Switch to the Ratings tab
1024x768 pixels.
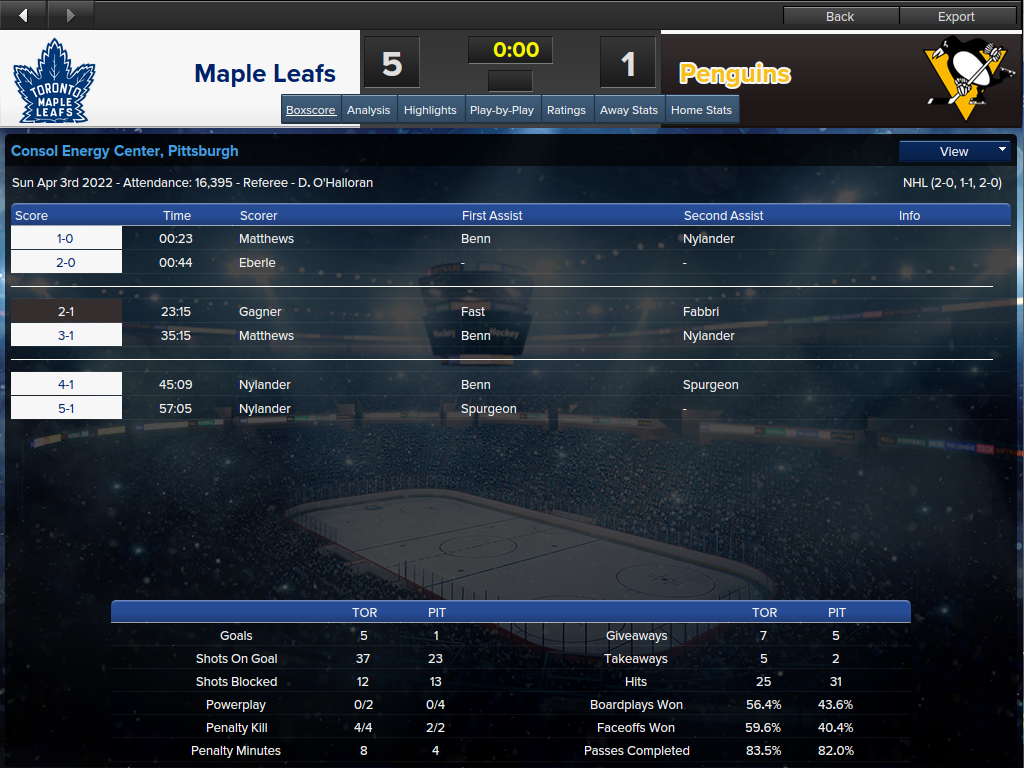click(x=566, y=110)
